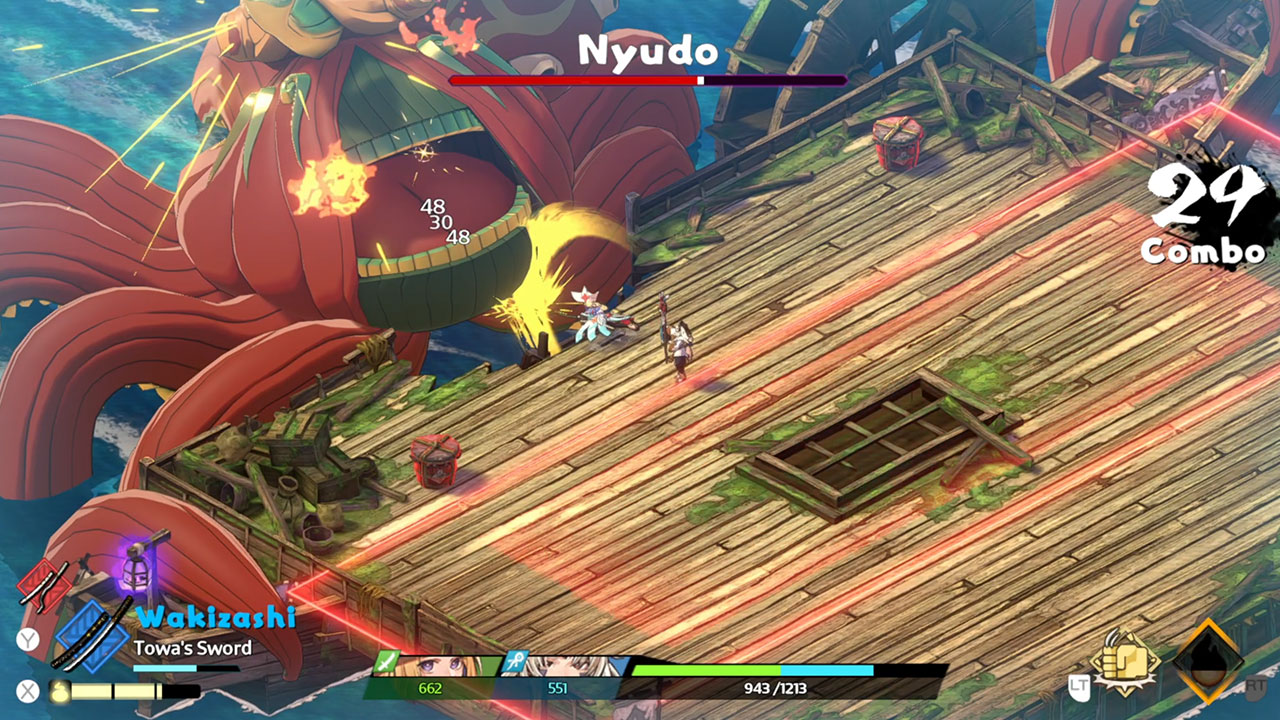Click the glowing gourd icon
Image resolution: width=1280 pixels, height=720 pixels.
(58, 690)
